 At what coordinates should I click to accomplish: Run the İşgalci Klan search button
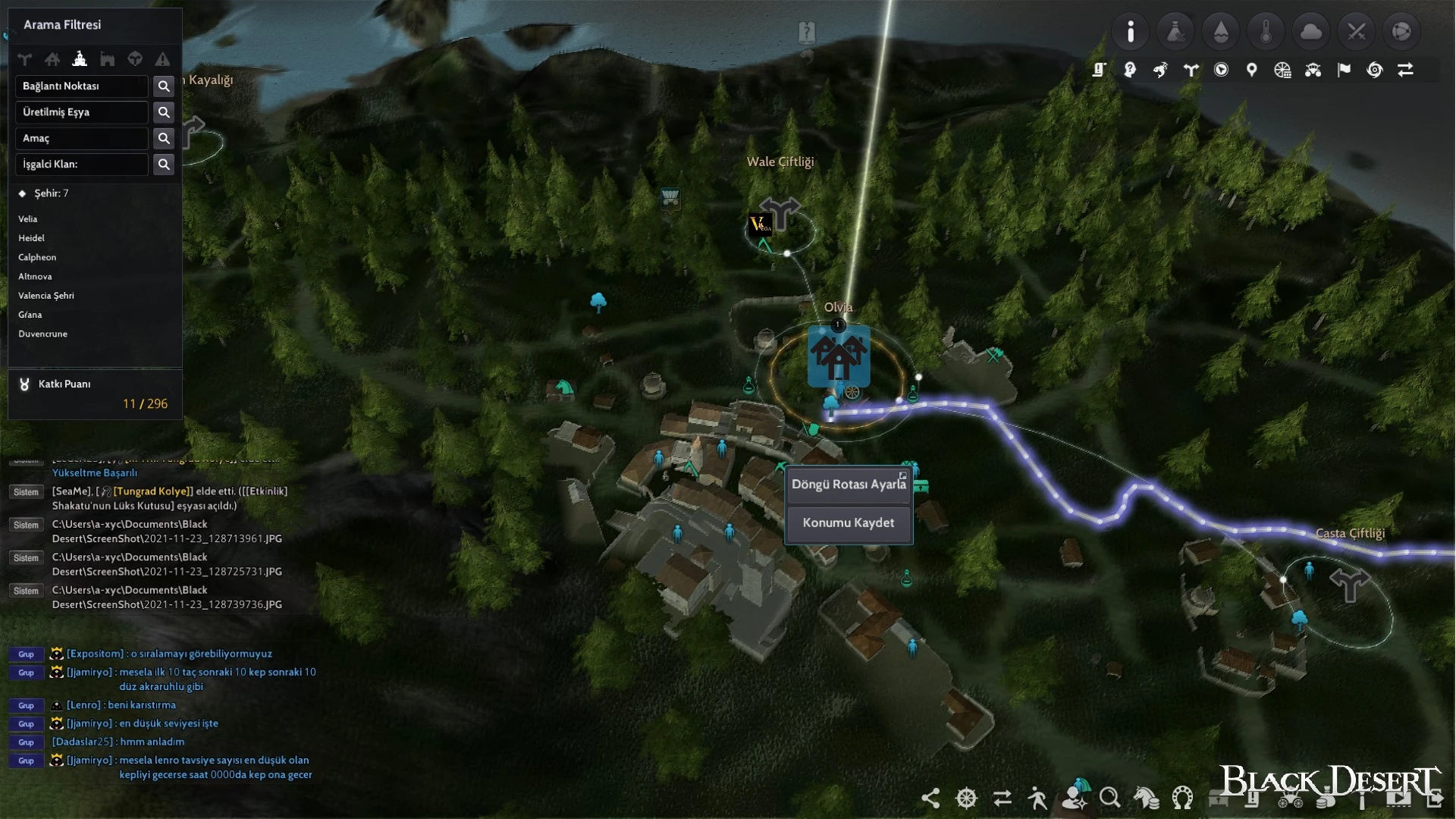164,165
